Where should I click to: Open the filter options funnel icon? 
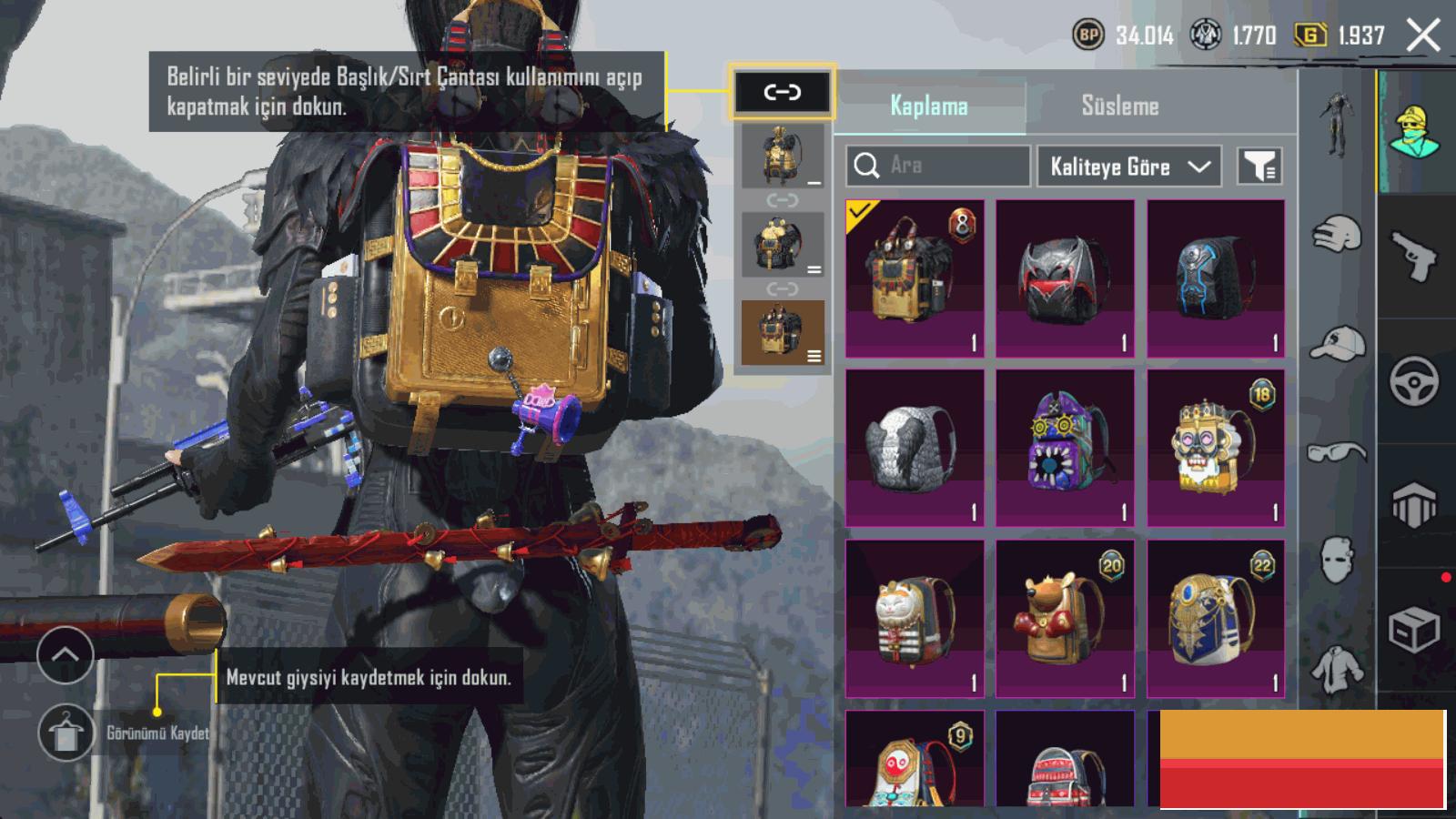pyautogui.click(x=1259, y=167)
